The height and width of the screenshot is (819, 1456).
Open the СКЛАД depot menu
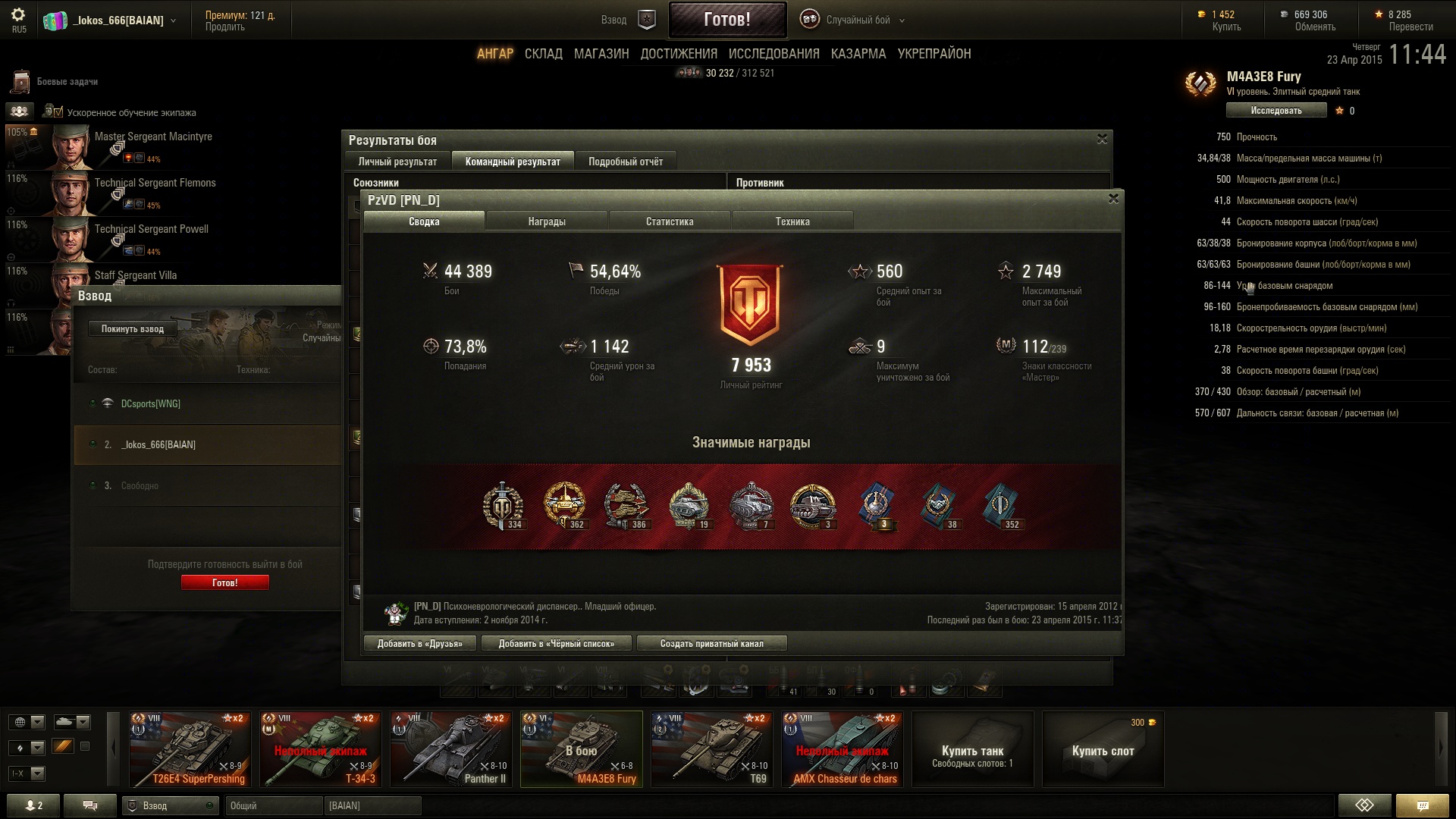click(x=543, y=54)
